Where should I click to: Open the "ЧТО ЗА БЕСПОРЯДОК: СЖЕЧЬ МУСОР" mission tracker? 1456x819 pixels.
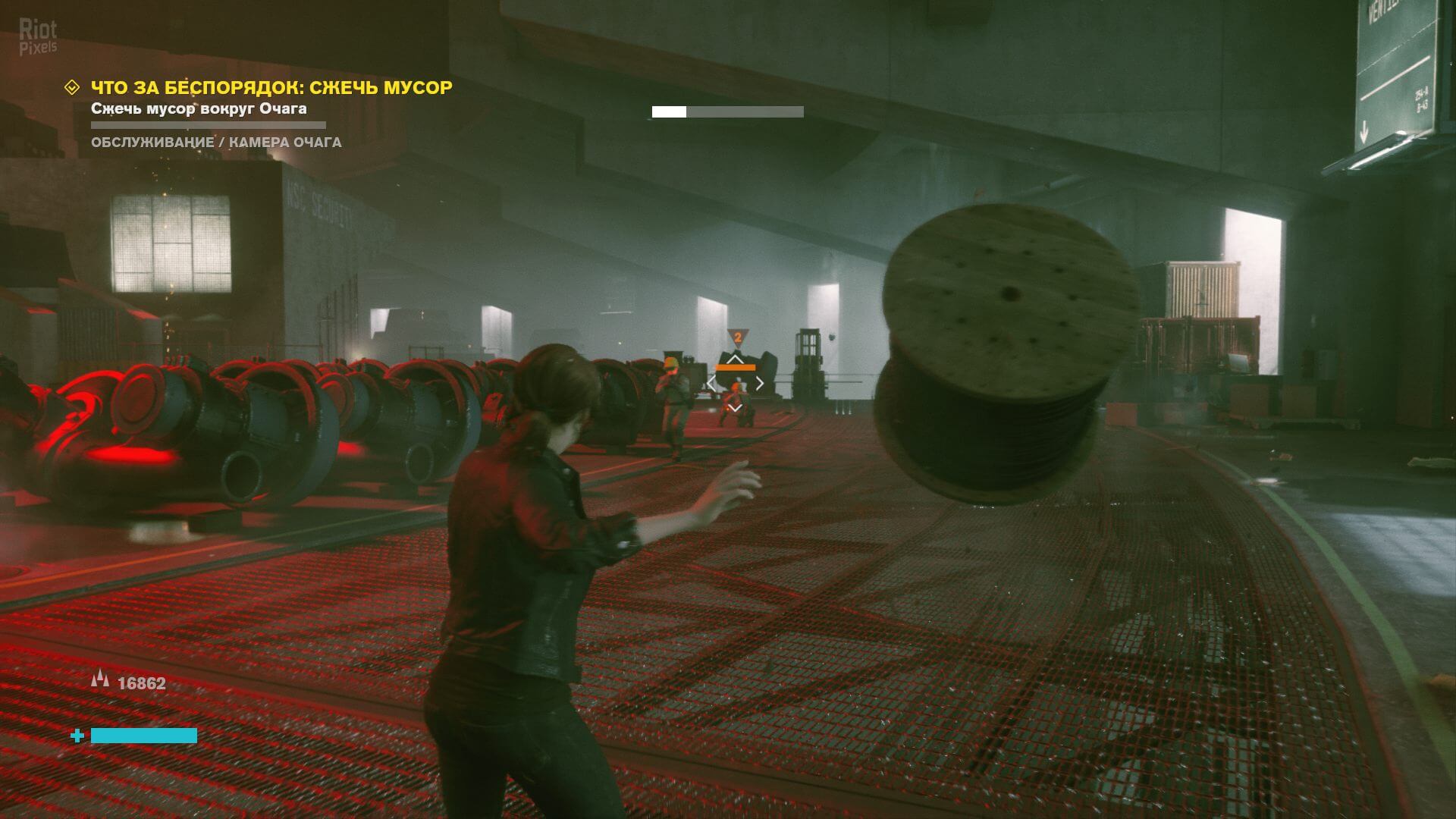point(271,88)
